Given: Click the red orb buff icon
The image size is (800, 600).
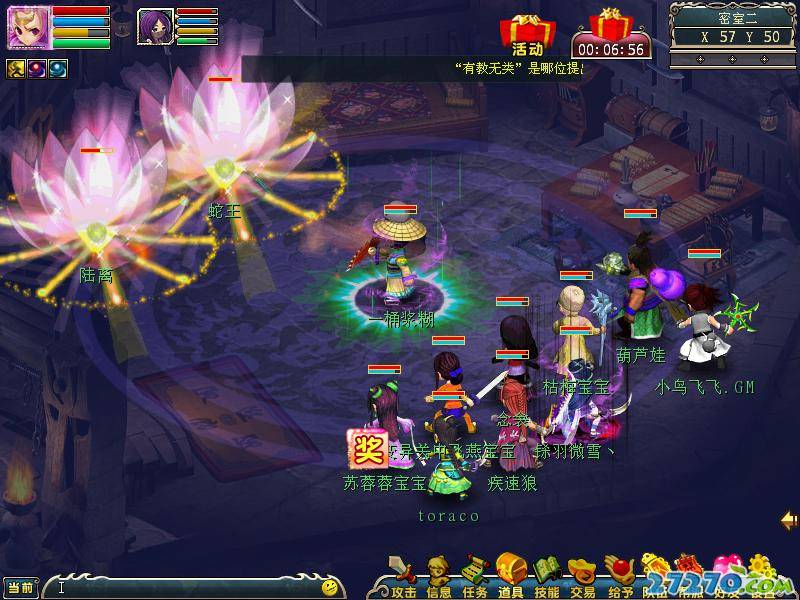Looking at the screenshot, I should [38, 68].
